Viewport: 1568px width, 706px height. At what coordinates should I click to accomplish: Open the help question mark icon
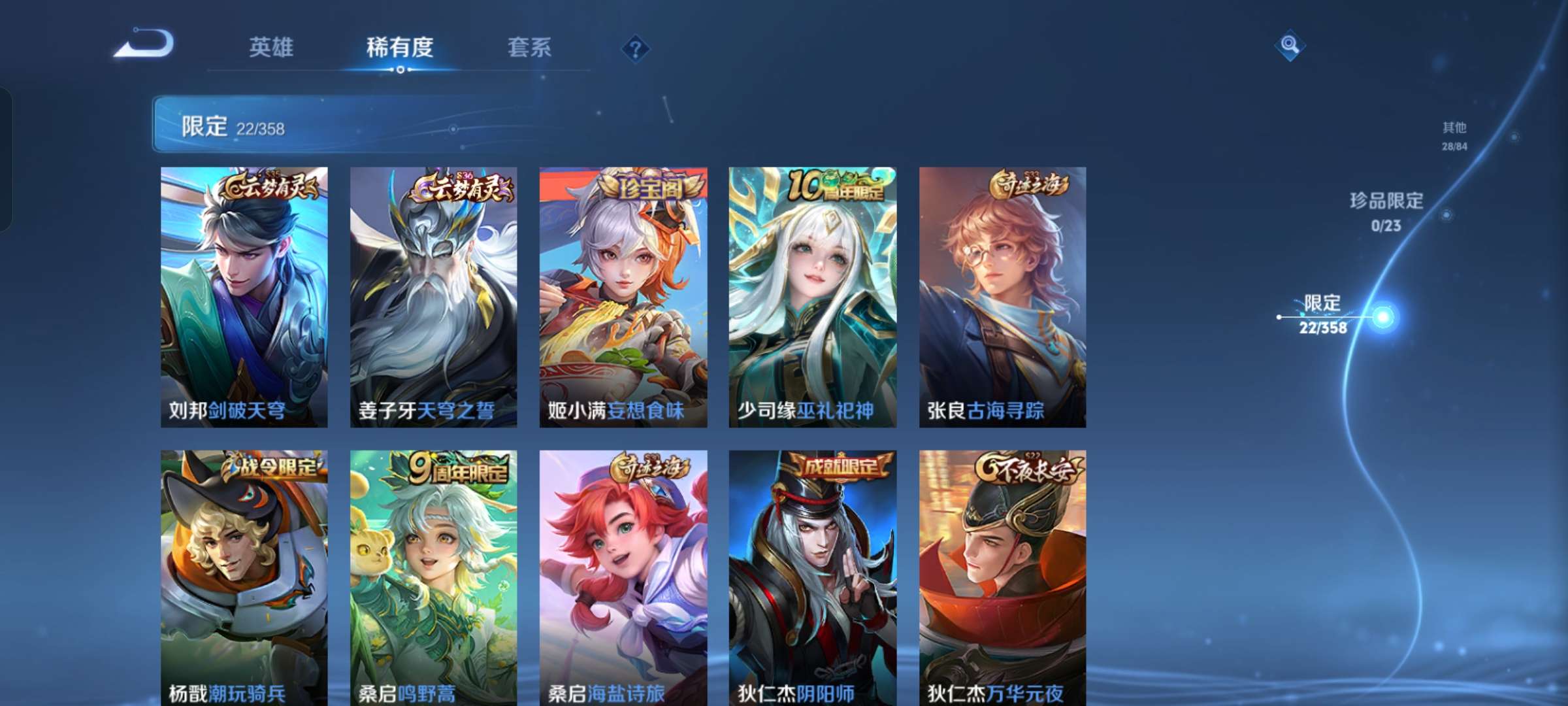tap(635, 48)
